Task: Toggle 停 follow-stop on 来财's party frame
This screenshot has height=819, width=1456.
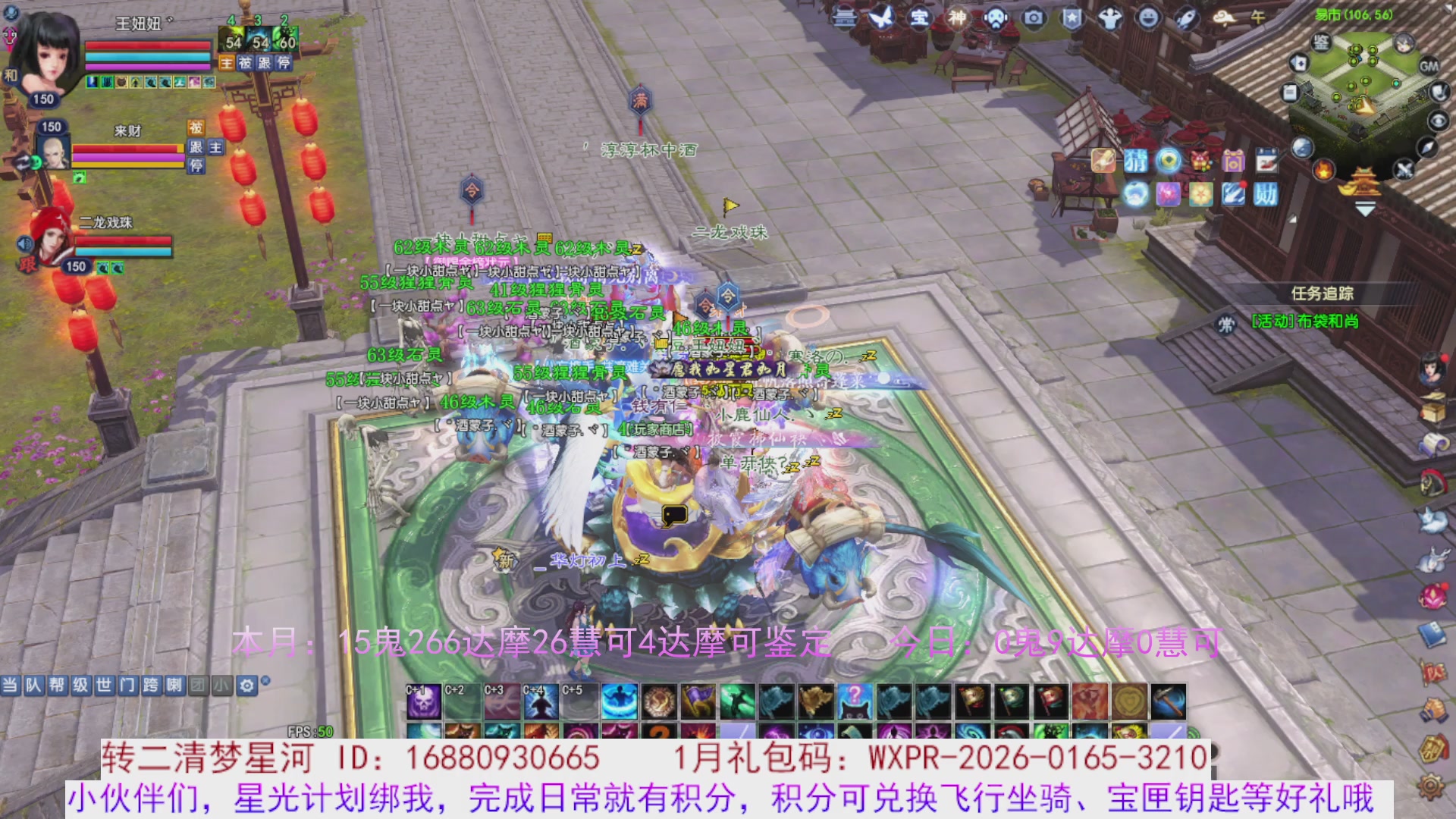Action: [196, 165]
